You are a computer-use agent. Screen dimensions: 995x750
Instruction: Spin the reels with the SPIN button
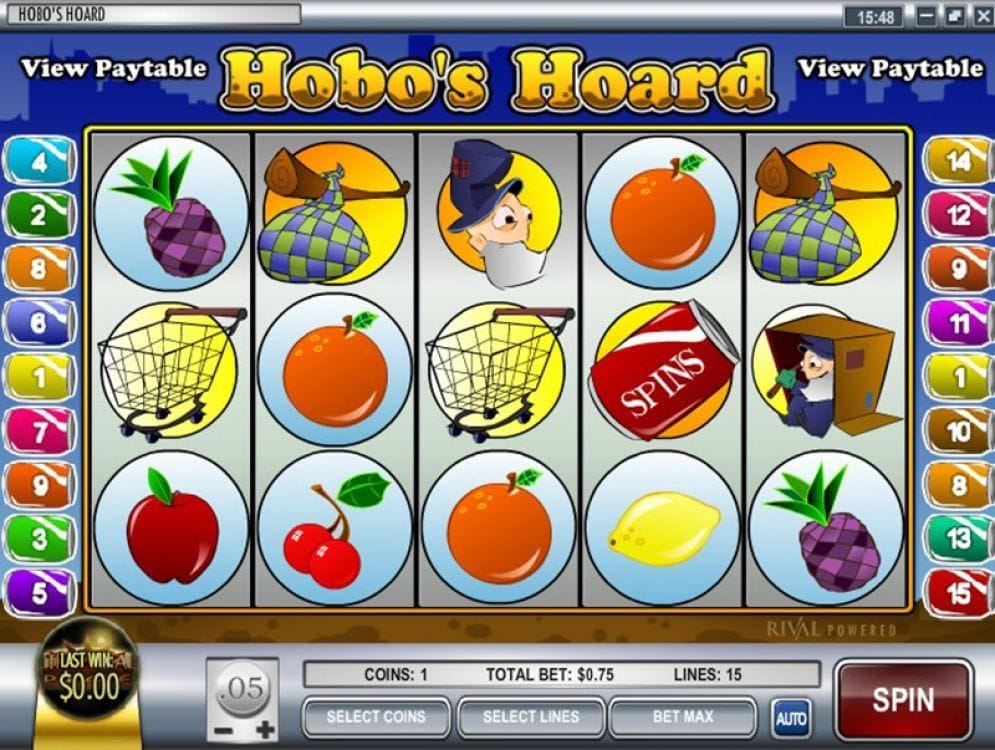902,699
